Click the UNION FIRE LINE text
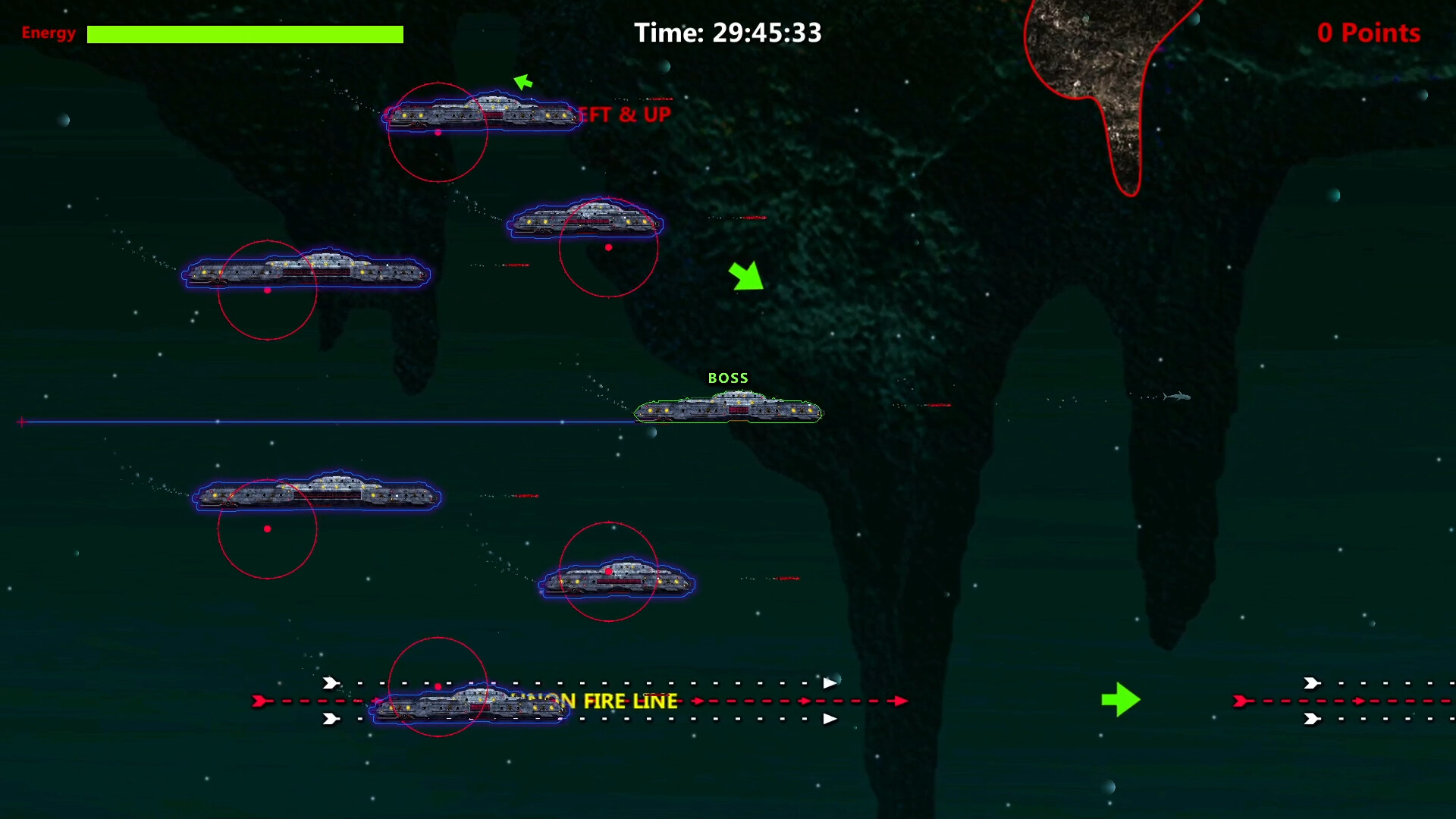Image resolution: width=1456 pixels, height=819 pixels. 598,701
